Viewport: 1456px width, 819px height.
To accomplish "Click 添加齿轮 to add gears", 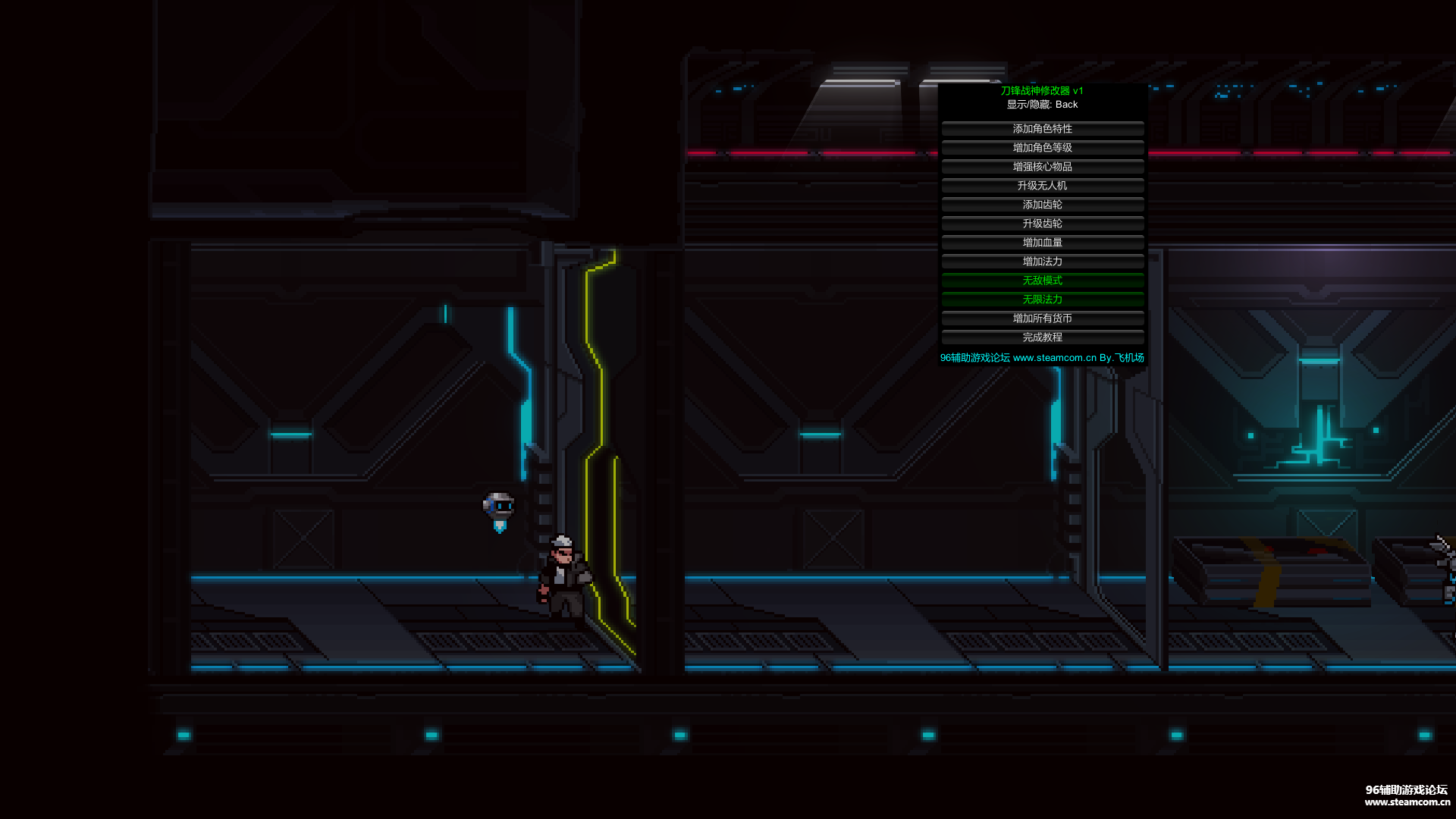I will click(x=1042, y=205).
